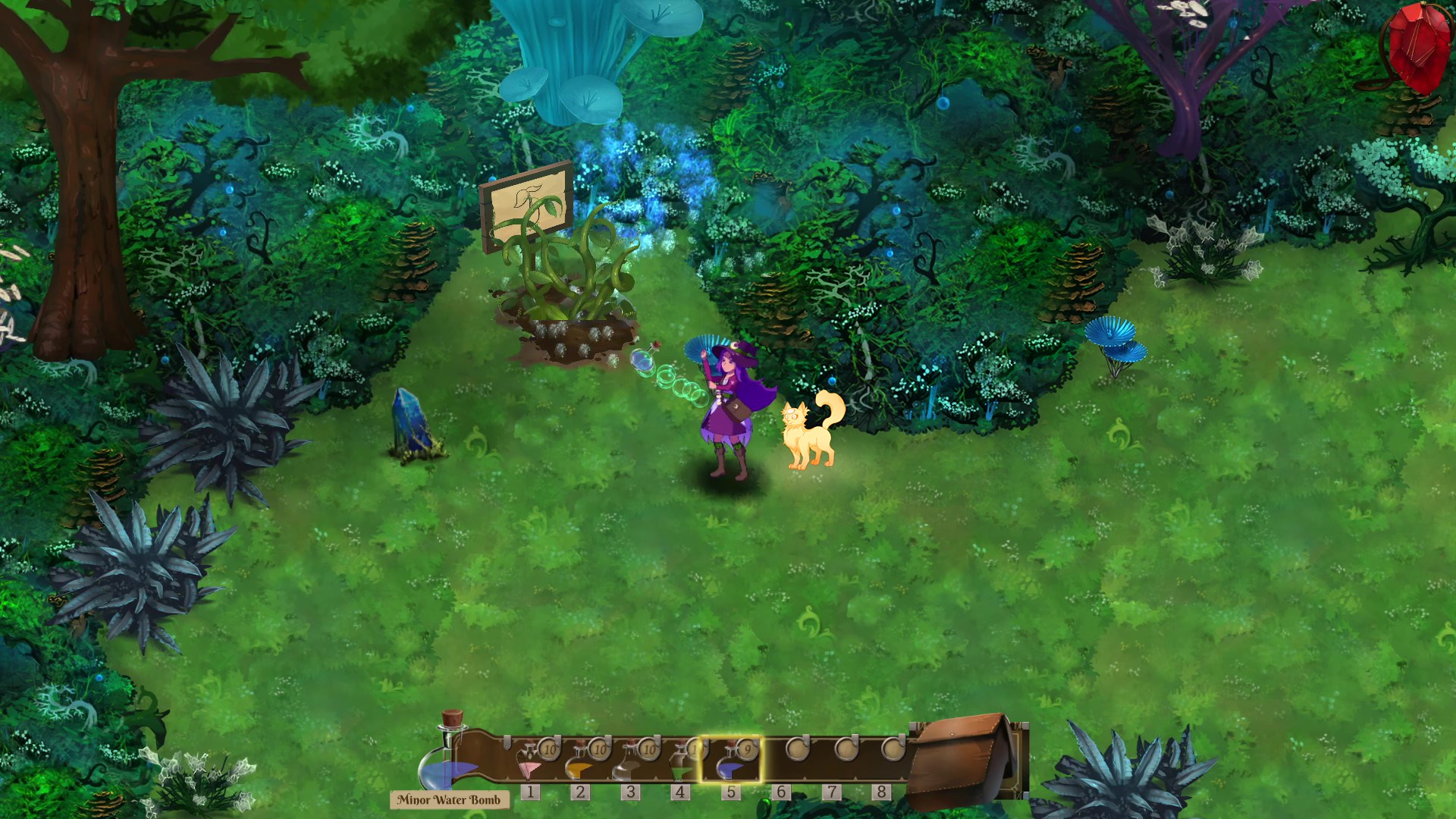Select the orange potion in hotbar slot 2

pyautogui.click(x=580, y=764)
